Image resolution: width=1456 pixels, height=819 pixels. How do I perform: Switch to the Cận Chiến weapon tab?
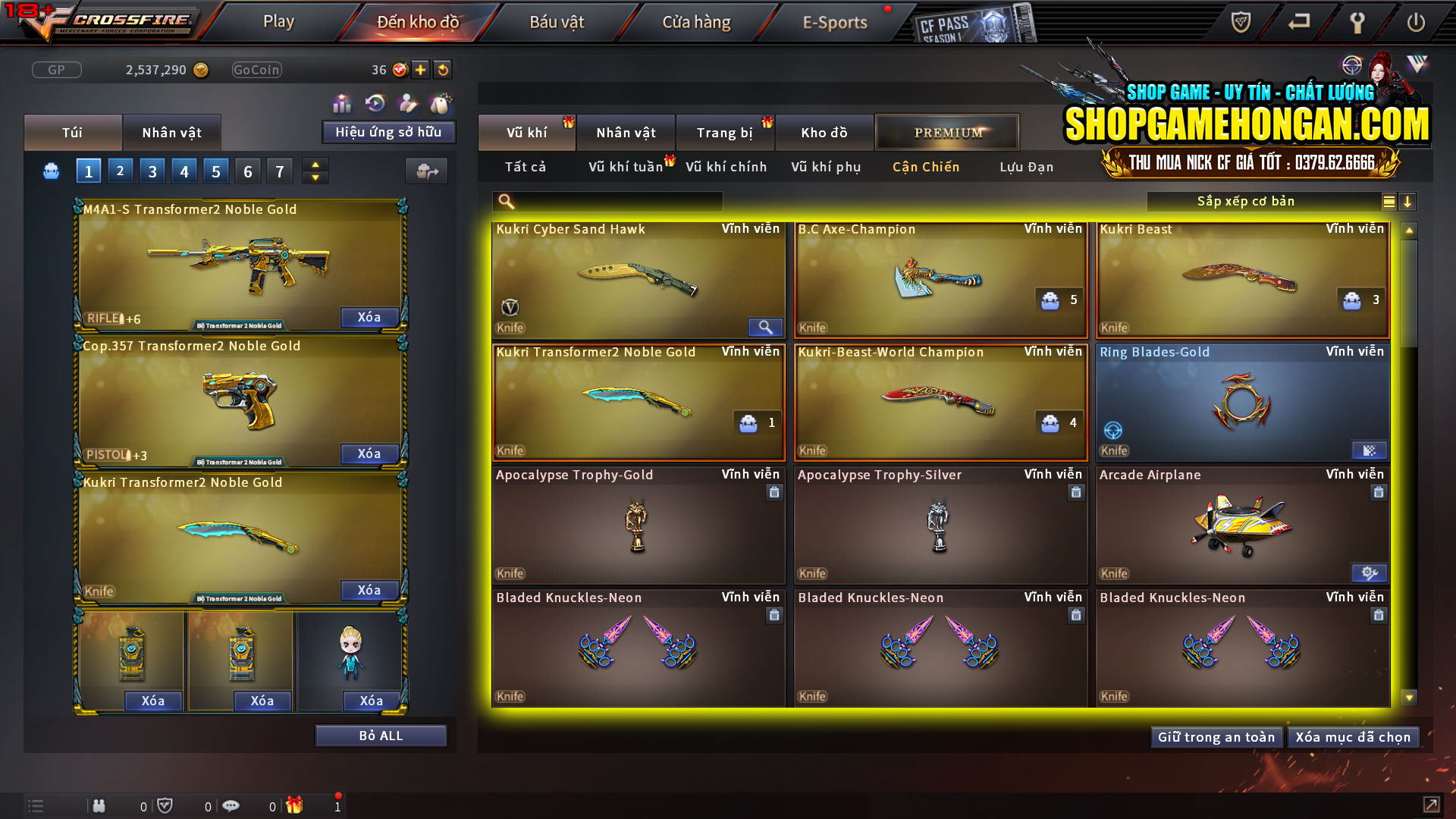[x=925, y=167]
